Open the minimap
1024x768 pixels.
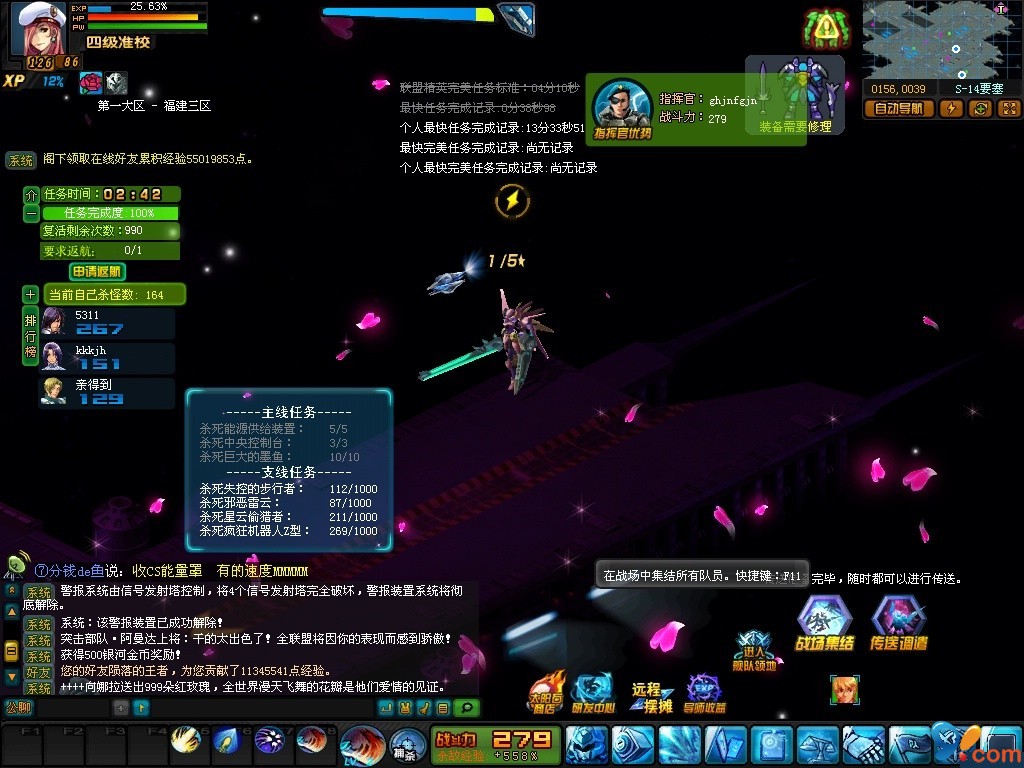(938, 38)
